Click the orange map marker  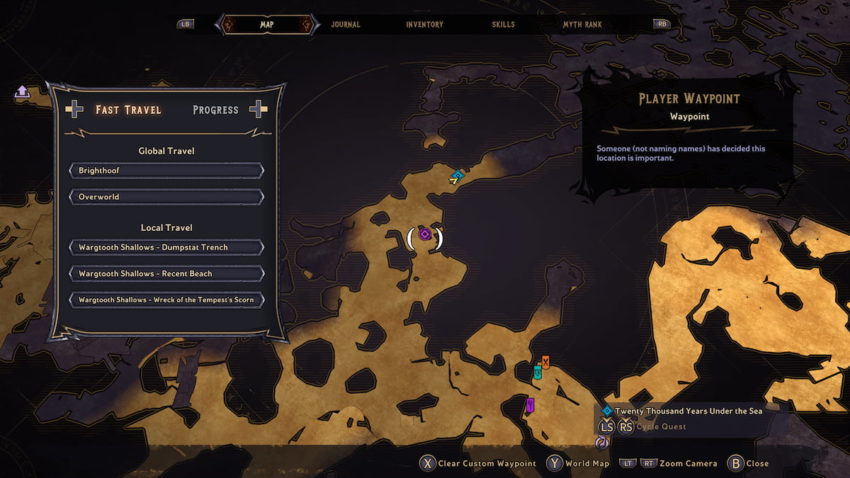click(x=545, y=361)
